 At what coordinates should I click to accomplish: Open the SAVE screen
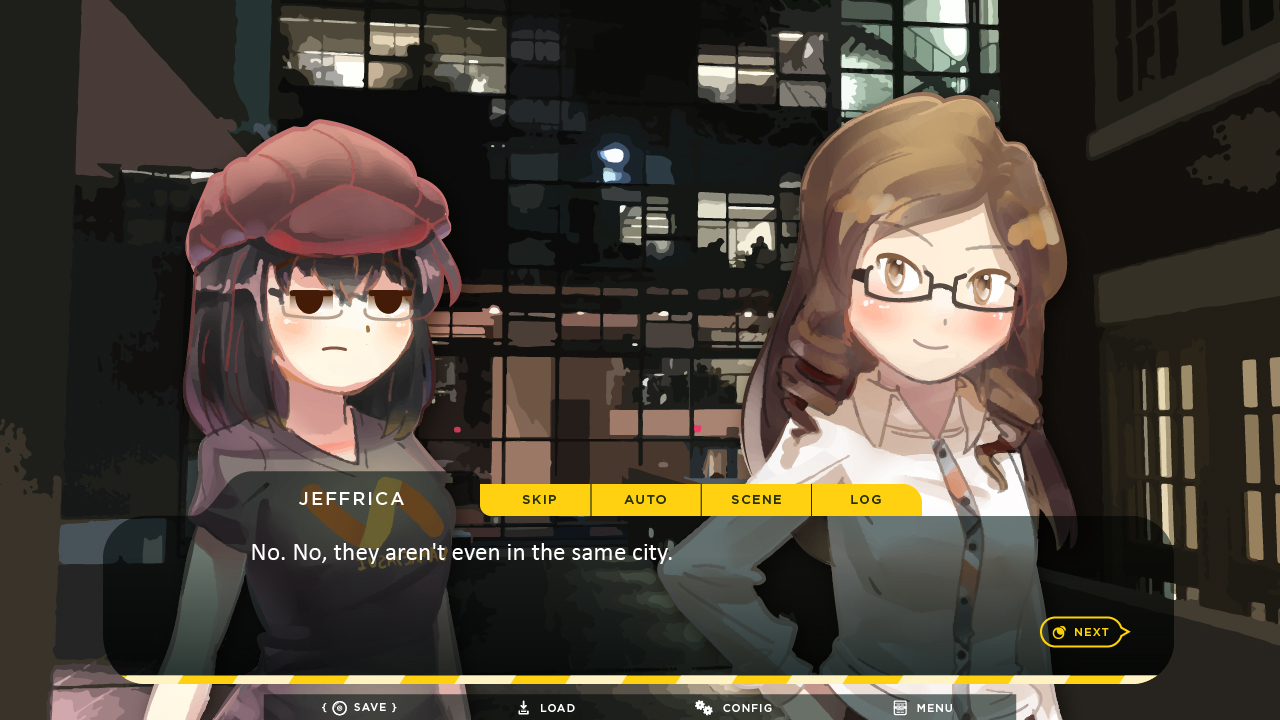(360, 708)
